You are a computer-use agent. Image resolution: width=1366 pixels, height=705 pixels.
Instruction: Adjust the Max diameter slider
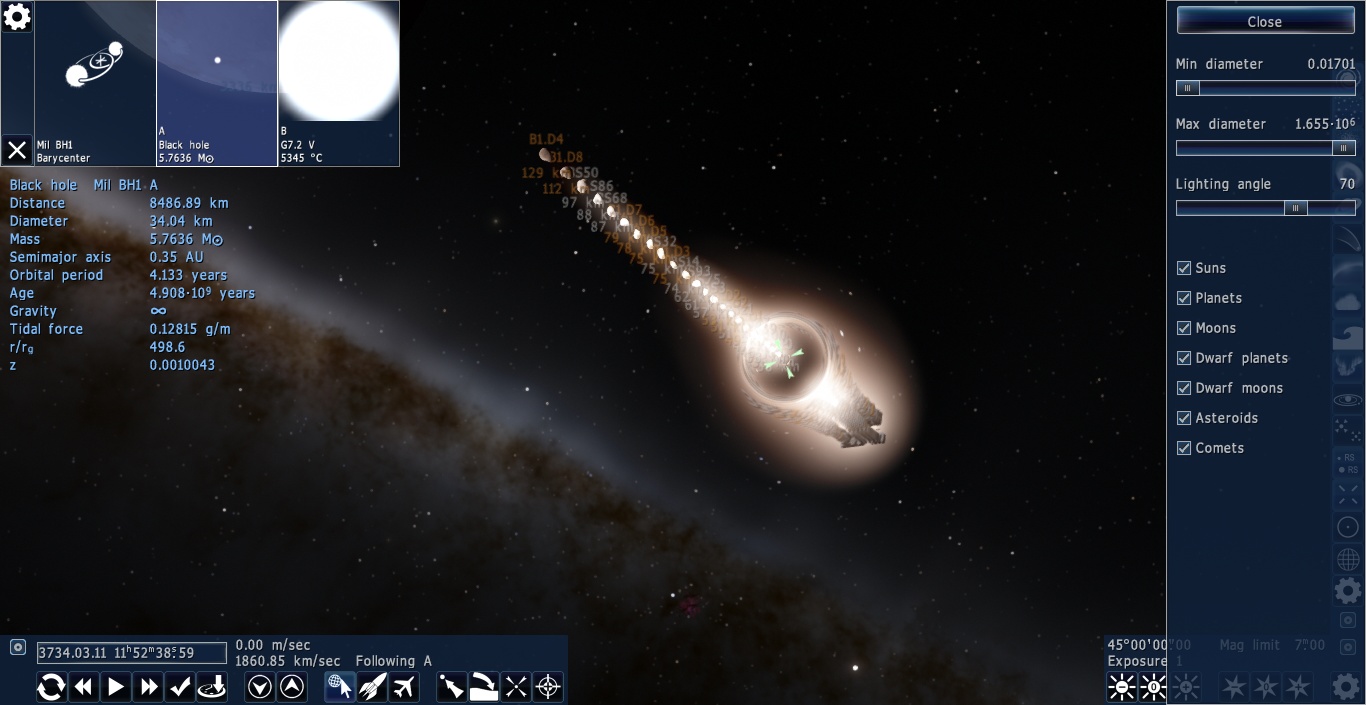click(x=1341, y=148)
